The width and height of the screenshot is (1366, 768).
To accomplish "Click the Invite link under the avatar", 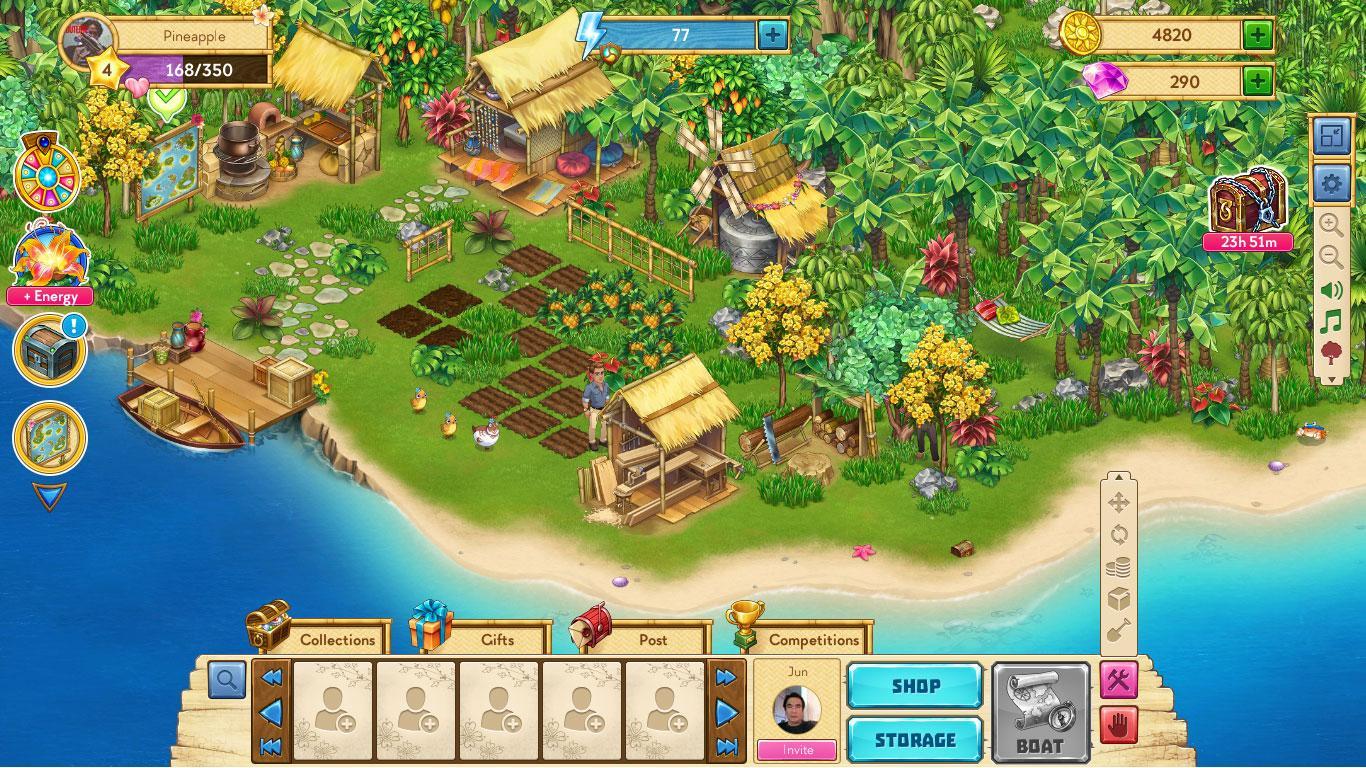I will click(797, 750).
